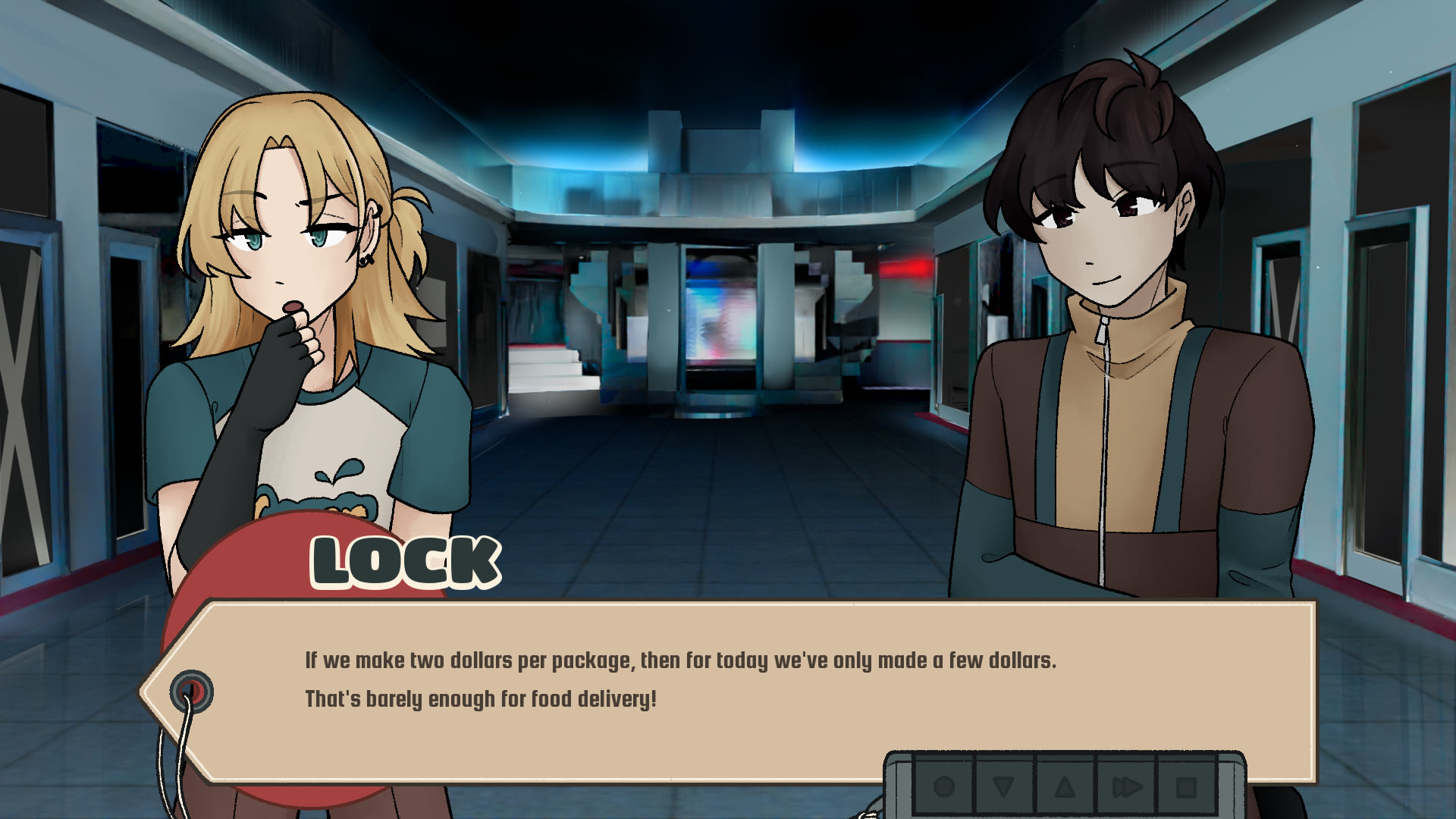Screen dimensions: 1456x819
Task: Select the downward triangle button
Action: pos(1004,786)
